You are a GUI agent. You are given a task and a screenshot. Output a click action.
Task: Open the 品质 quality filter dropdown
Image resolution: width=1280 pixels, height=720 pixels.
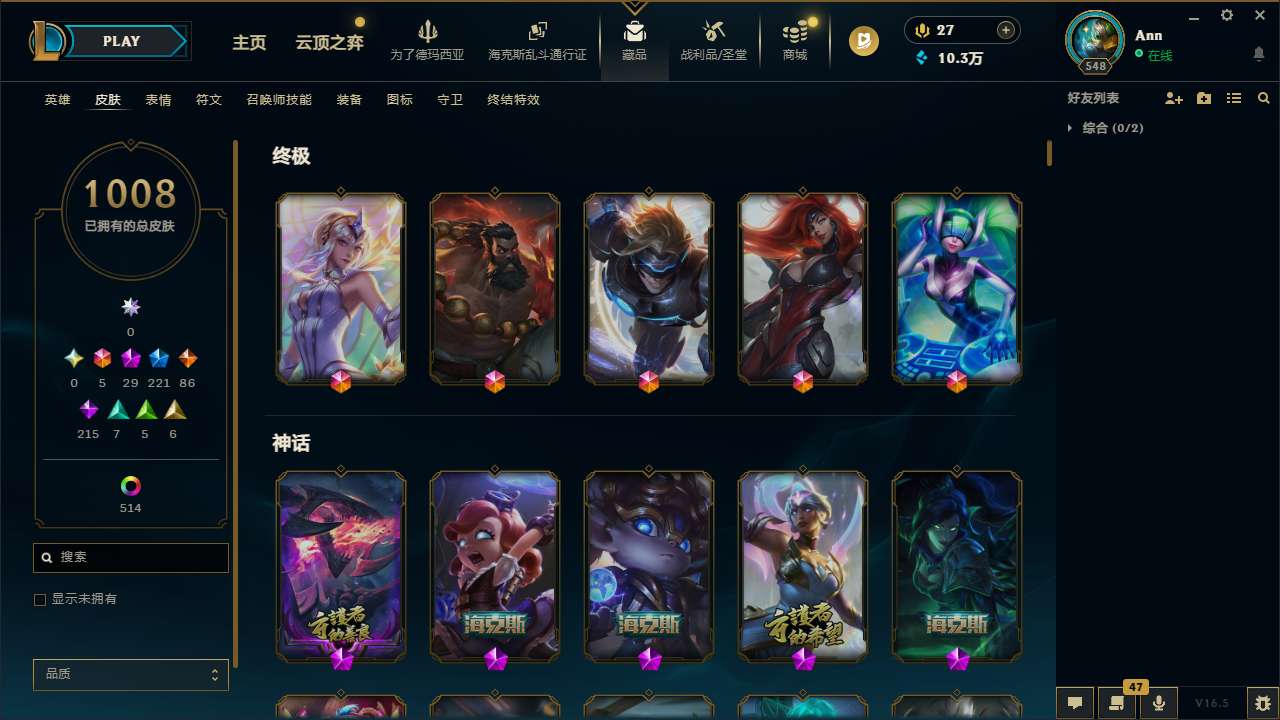pyautogui.click(x=130, y=674)
